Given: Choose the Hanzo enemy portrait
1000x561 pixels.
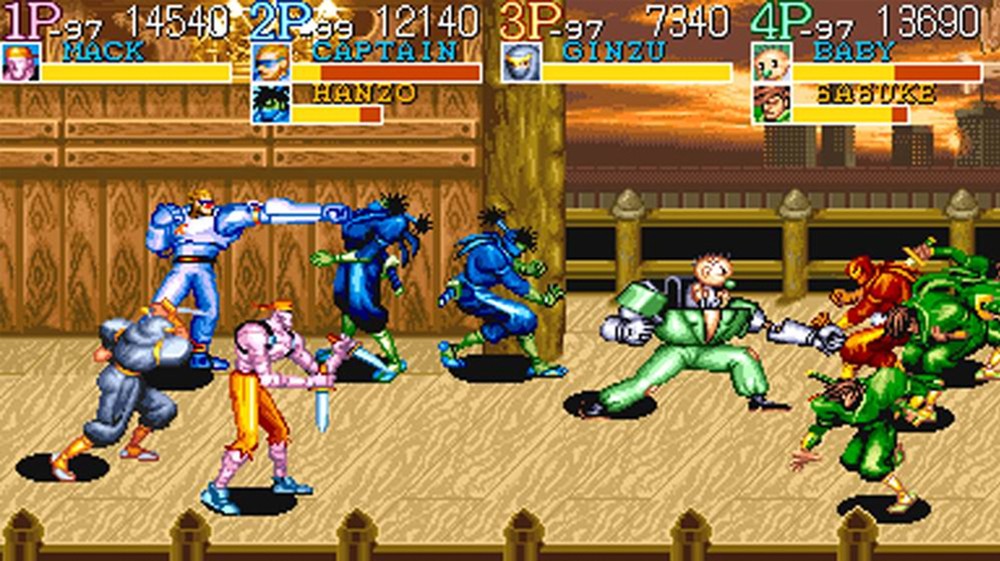Looking at the screenshot, I should coord(270,104).
